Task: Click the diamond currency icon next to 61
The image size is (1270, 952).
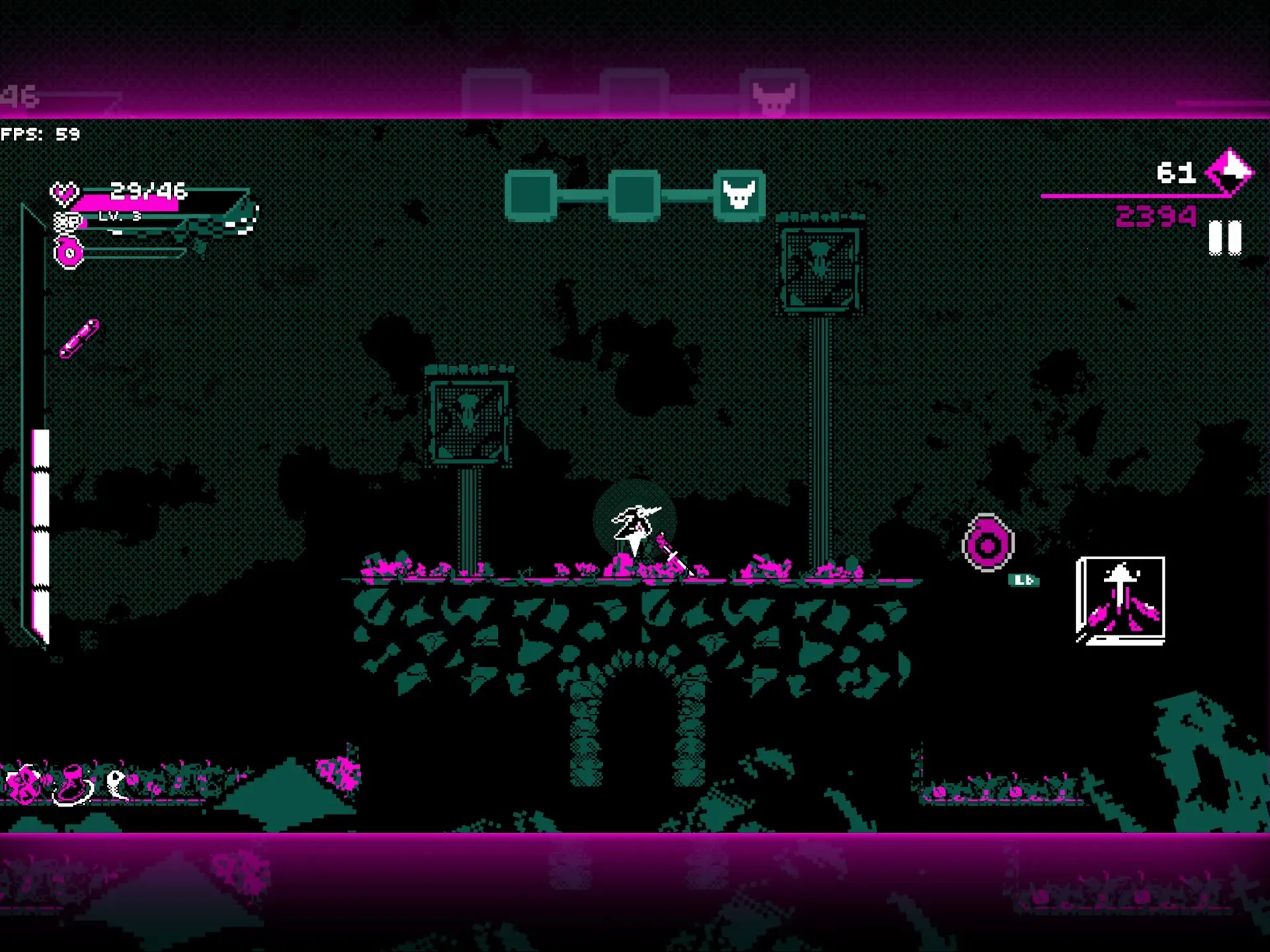Action: click(x=1228, y=171)
